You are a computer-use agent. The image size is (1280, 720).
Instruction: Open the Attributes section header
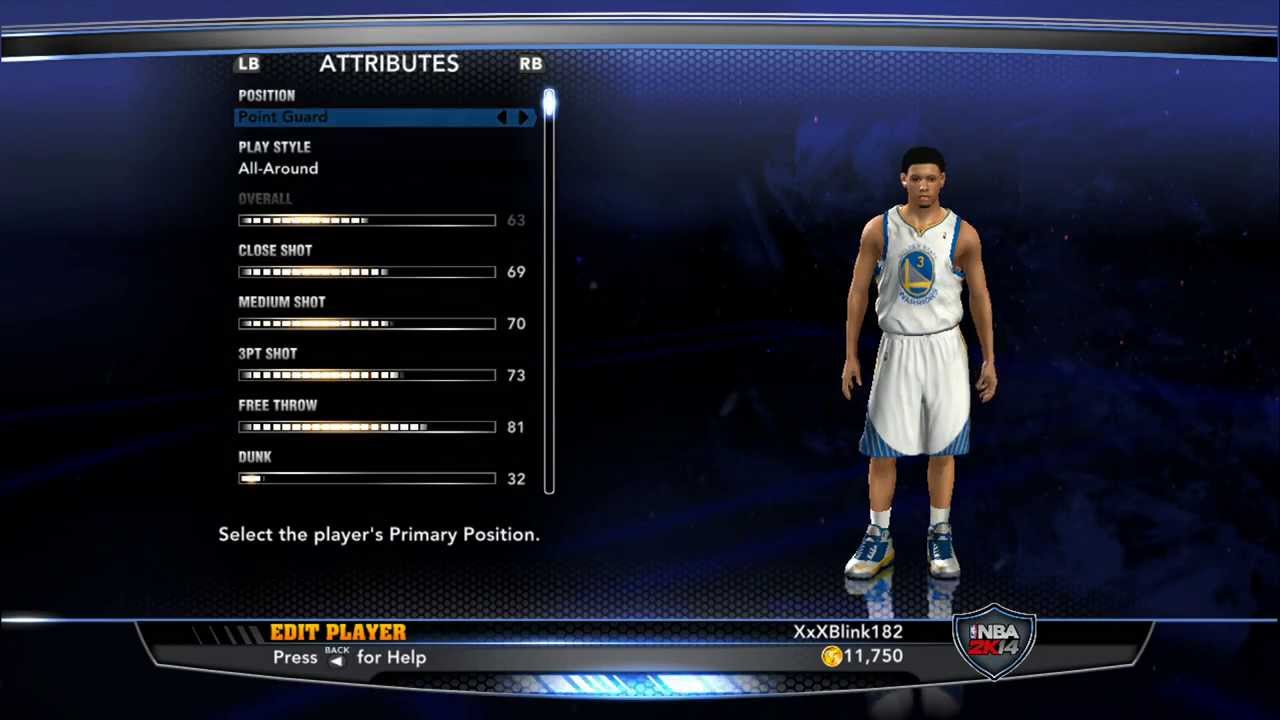pos(389,64)
